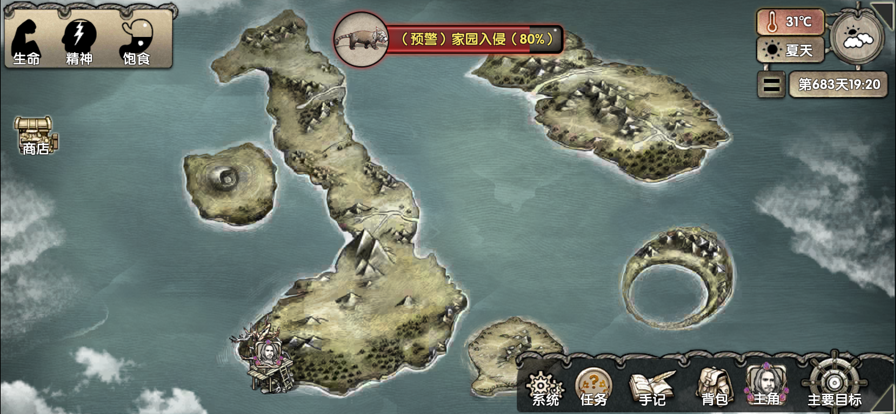Open the 商店 shop chest
The image size is (896, 414).
36,135
